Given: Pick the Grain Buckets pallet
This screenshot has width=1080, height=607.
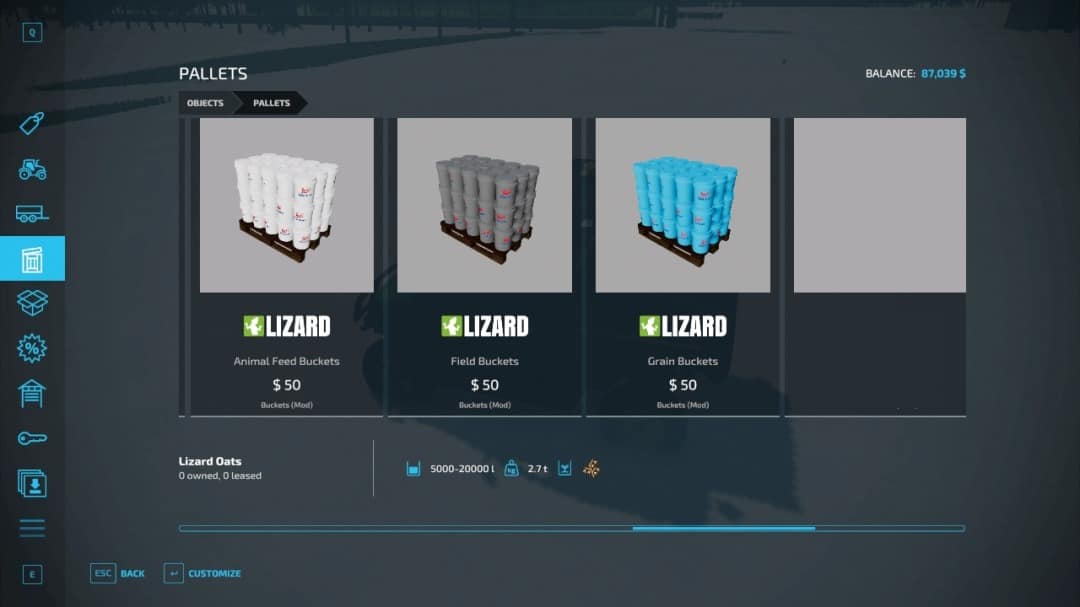Looking at the screenshot, I should pyautogui.click(x=683, y=265).
